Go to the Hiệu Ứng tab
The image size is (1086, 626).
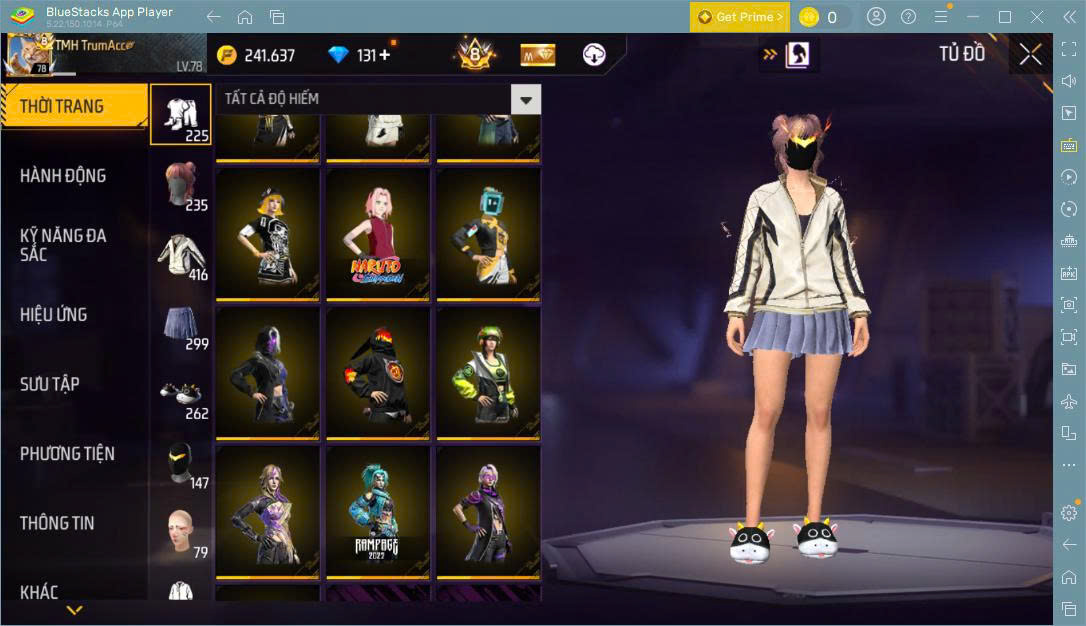pyautogui.click(x=54, y=315)
